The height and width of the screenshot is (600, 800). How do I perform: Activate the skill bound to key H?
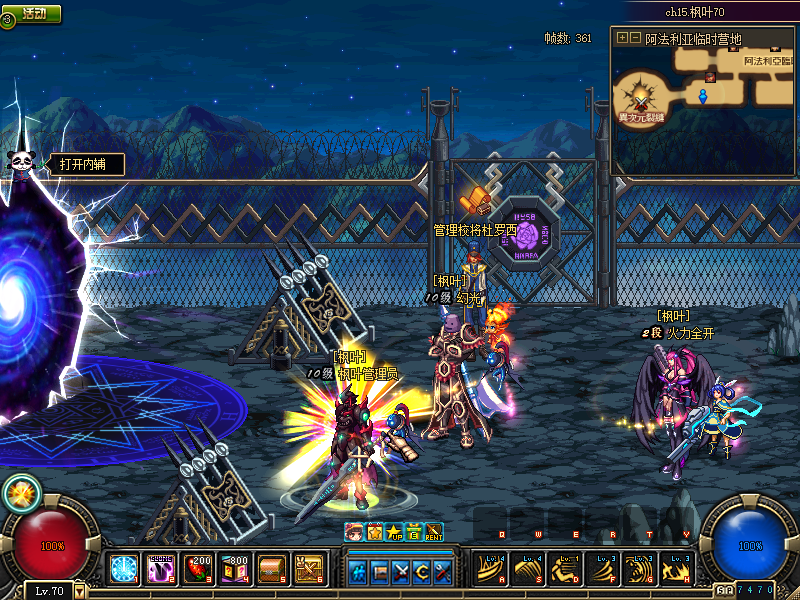[677, 568]
